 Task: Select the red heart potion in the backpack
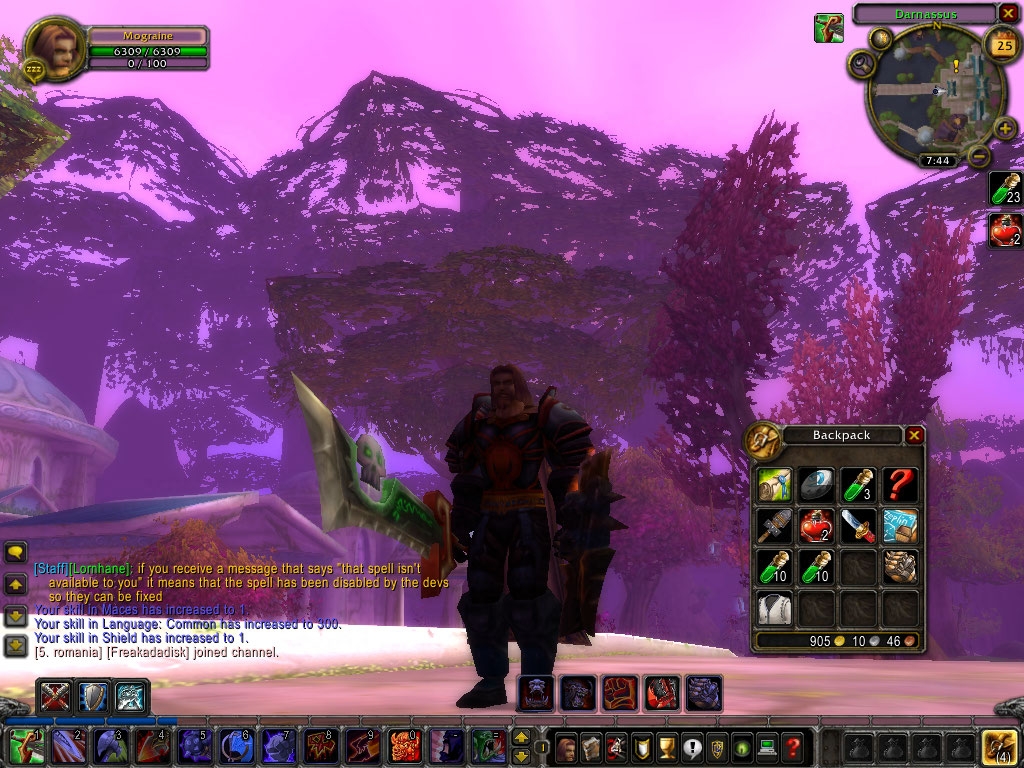[816, 525]
